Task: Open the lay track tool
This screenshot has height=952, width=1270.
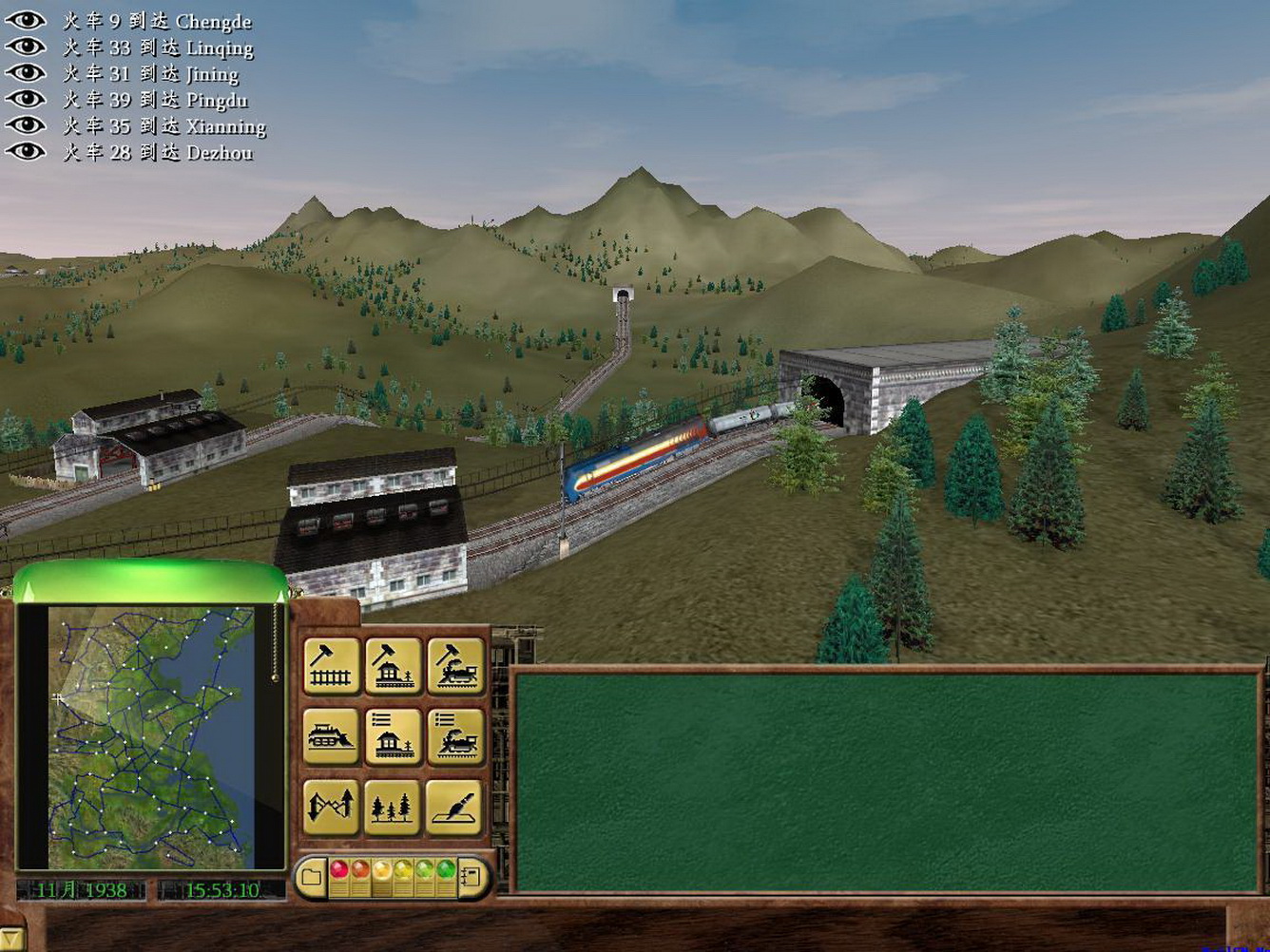Action: pyautogui.click(x=332, y=665)
